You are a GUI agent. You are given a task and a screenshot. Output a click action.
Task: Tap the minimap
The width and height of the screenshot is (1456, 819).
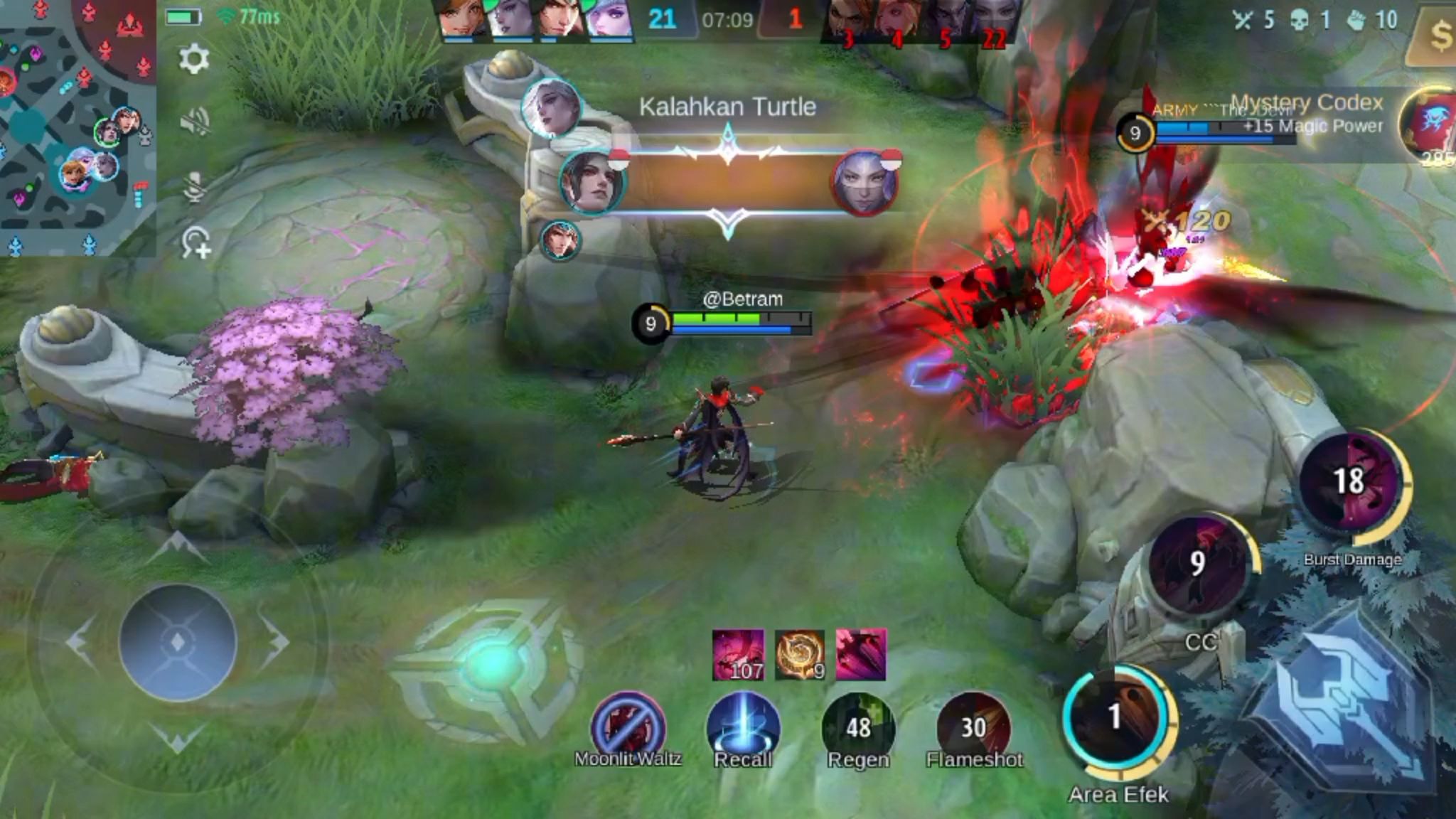point(77,127)
